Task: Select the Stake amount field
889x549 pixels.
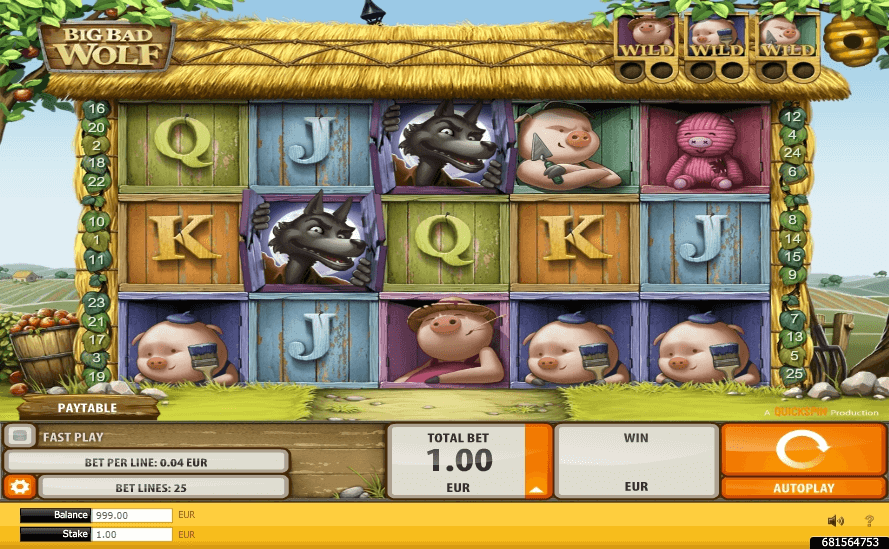Action: click(x=132, y=535)
